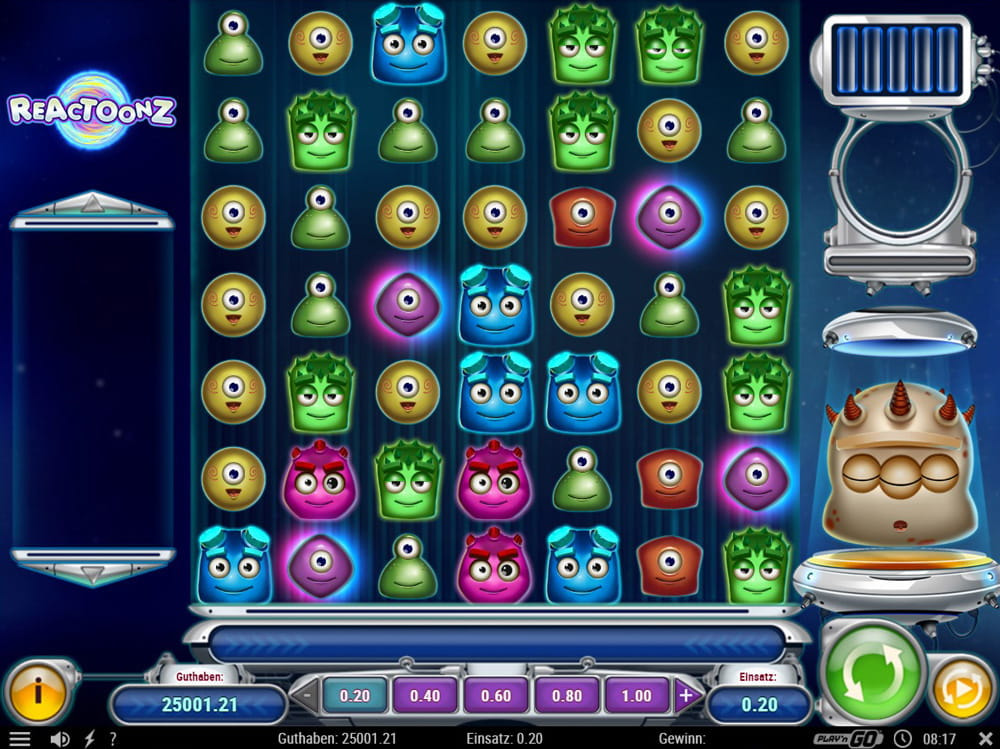Toggle fast play lightning bolt icon
The height and width of the screenshot is (749, 1000).
point(90,739)
